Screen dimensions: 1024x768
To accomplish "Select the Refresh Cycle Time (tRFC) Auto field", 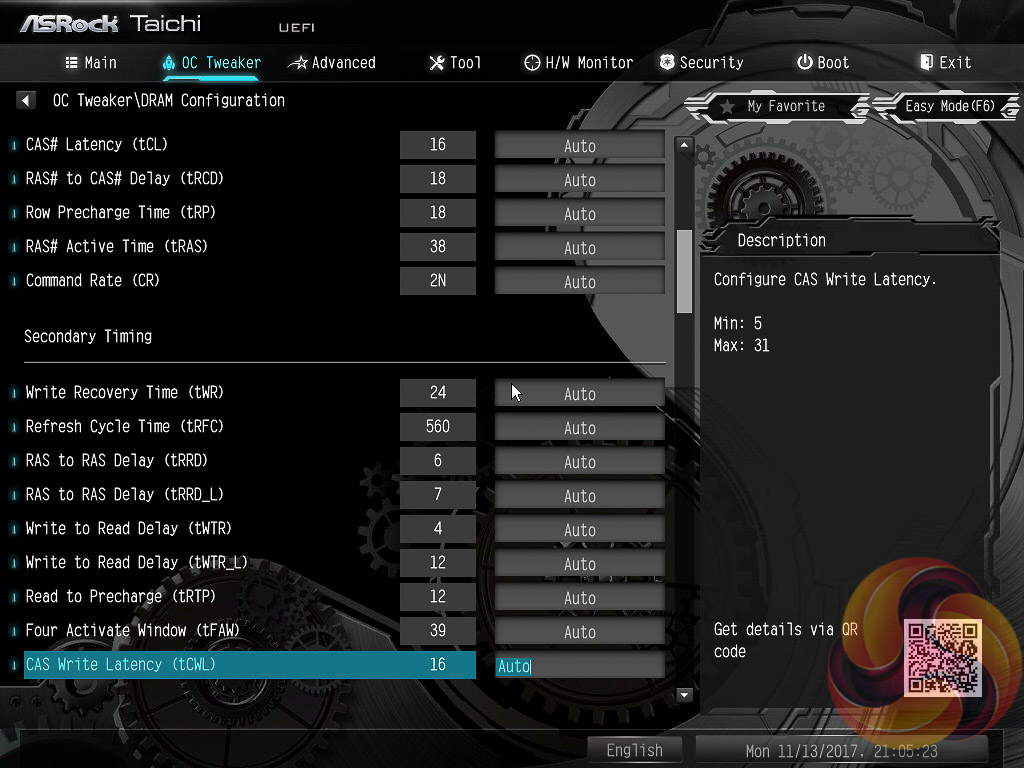I will click(x=579, y=427).
